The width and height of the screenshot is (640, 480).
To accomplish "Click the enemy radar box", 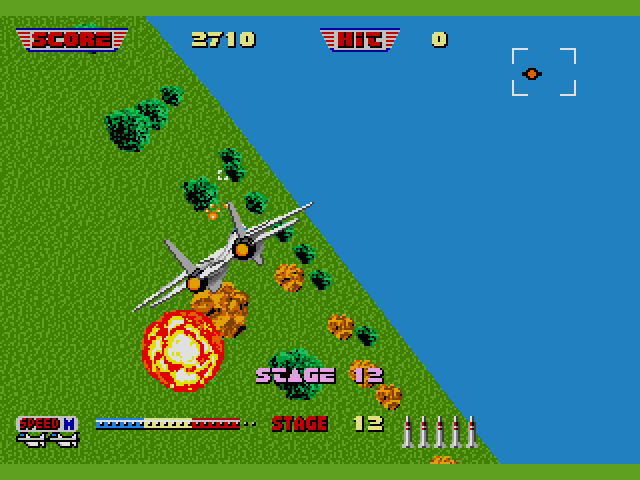I will point(544,72).
